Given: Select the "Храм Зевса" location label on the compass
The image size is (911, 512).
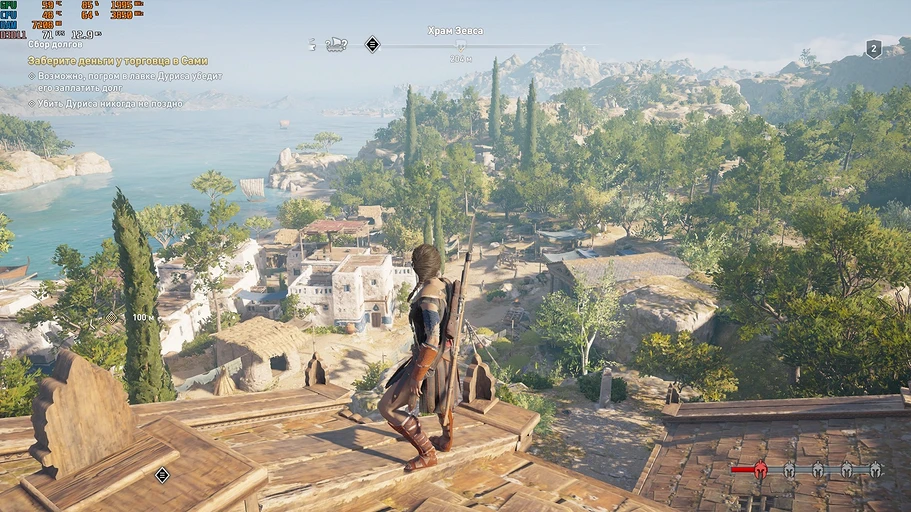Looking at the screenshot, I should pos(455,31).
